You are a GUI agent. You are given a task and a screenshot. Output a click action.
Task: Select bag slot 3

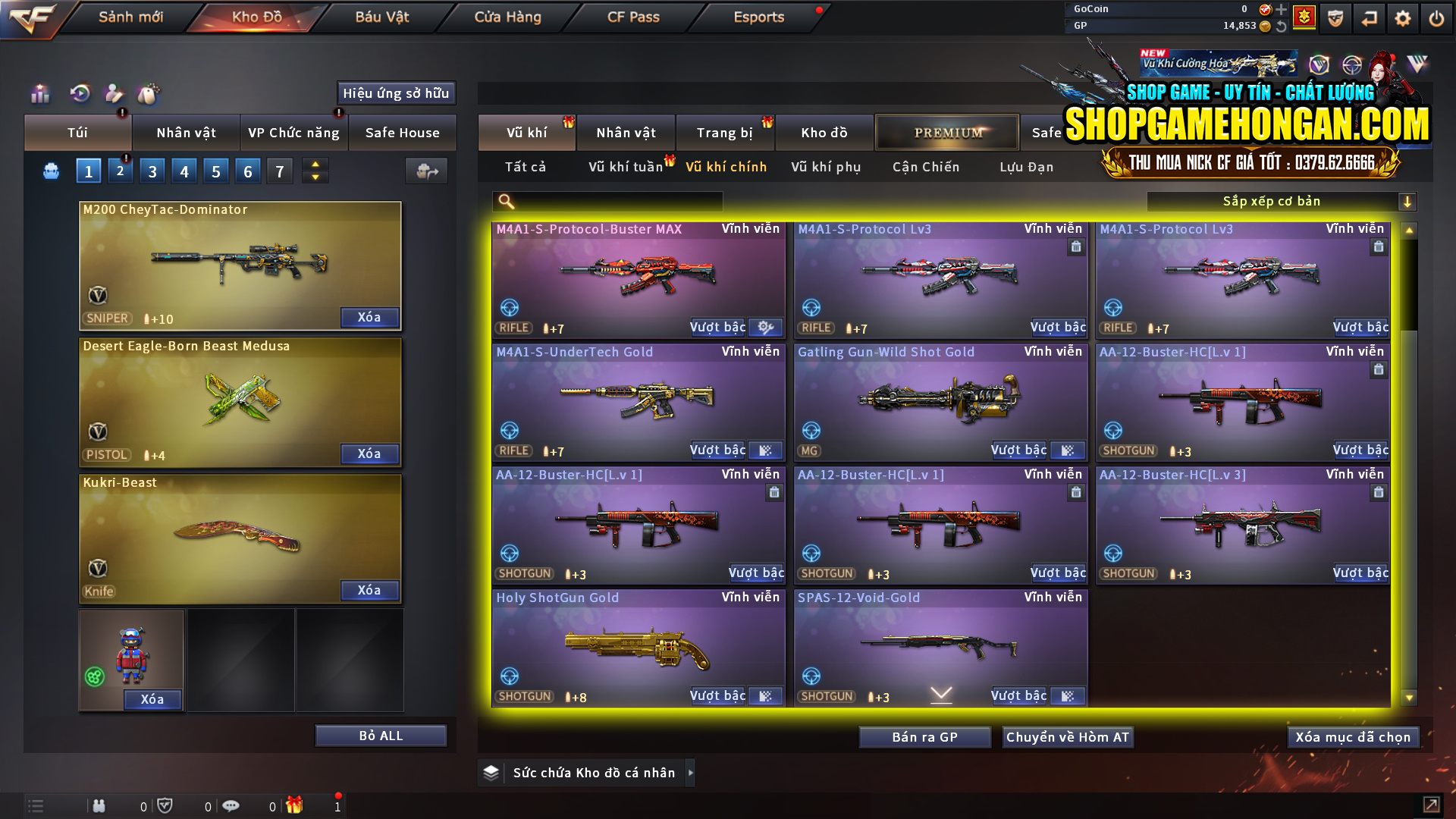click(x=152, y=170)
